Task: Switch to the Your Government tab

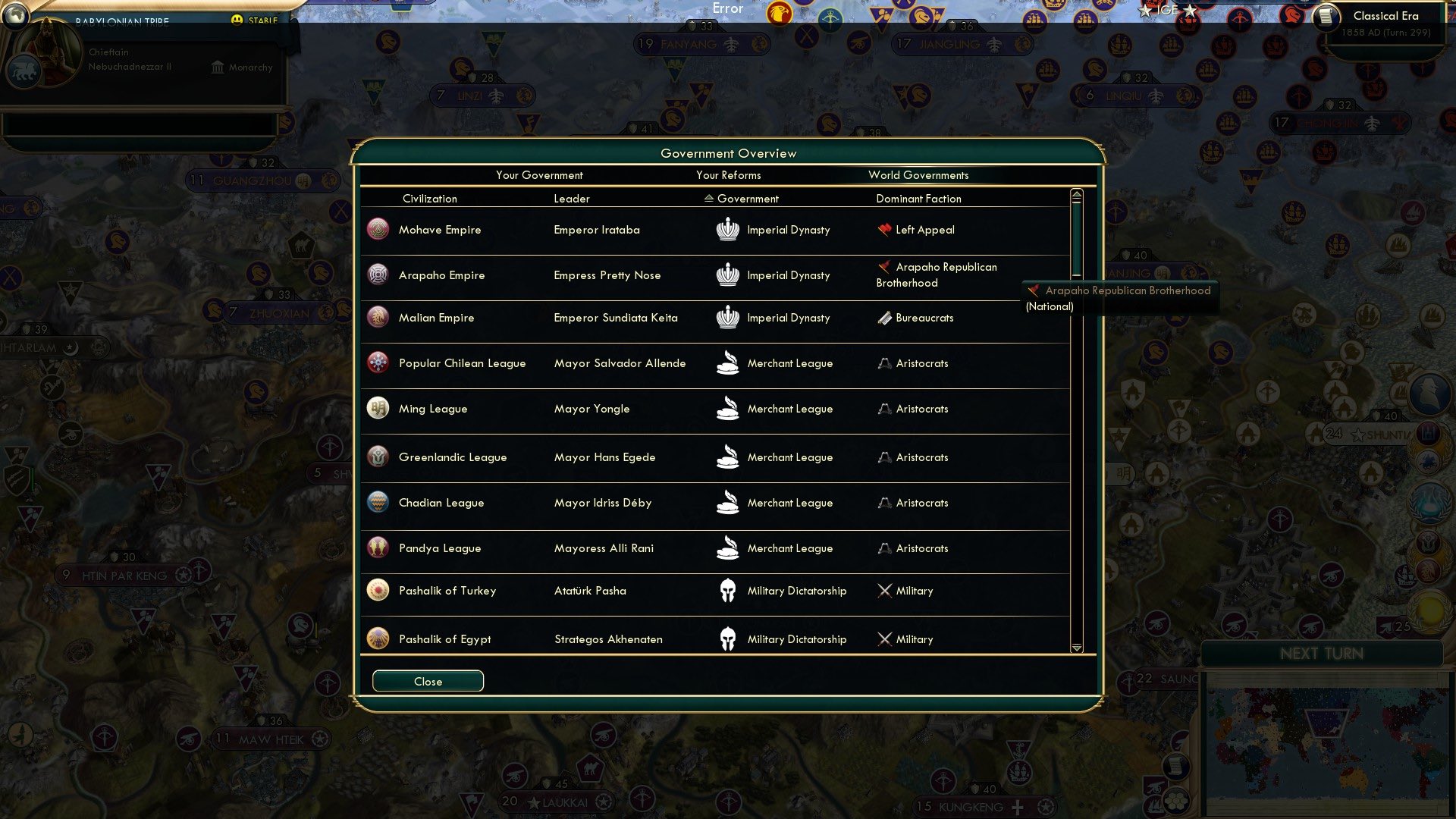Action: tap(539, 175)
